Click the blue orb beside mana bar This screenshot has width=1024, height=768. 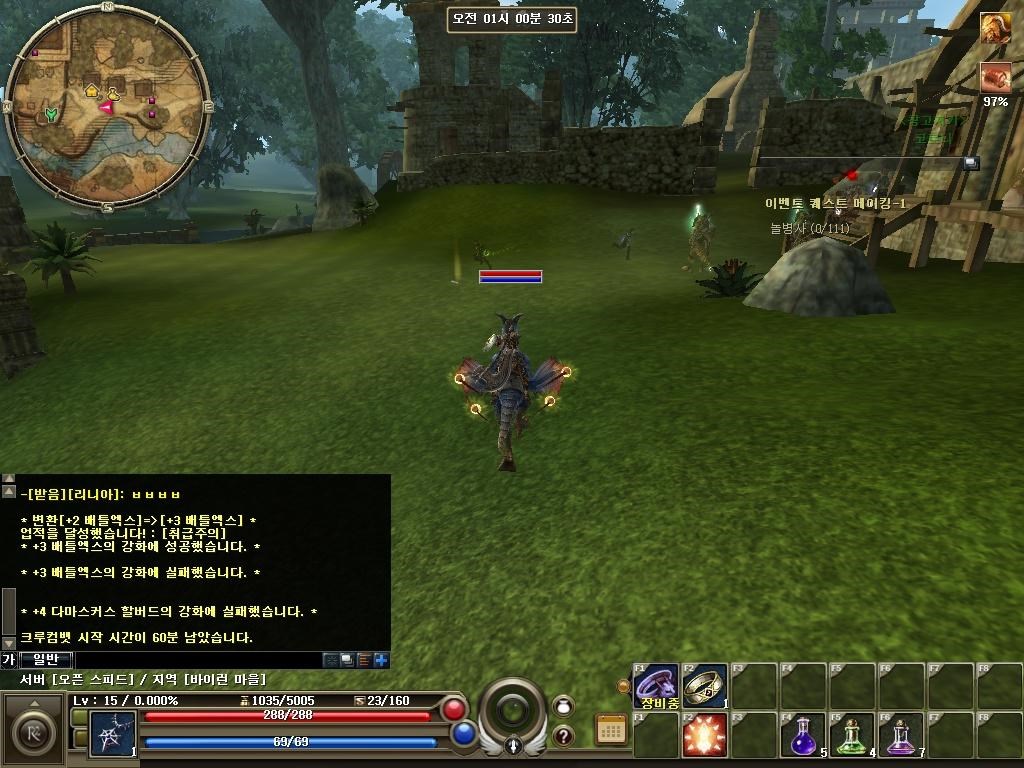pyautogui.click(x=463, y=734)
